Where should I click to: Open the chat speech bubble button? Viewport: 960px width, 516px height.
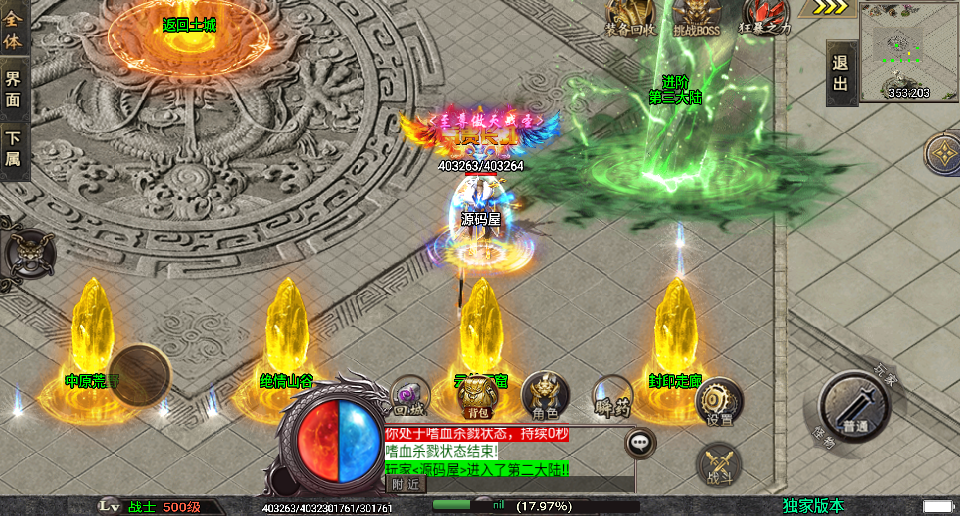pos(640,441)
